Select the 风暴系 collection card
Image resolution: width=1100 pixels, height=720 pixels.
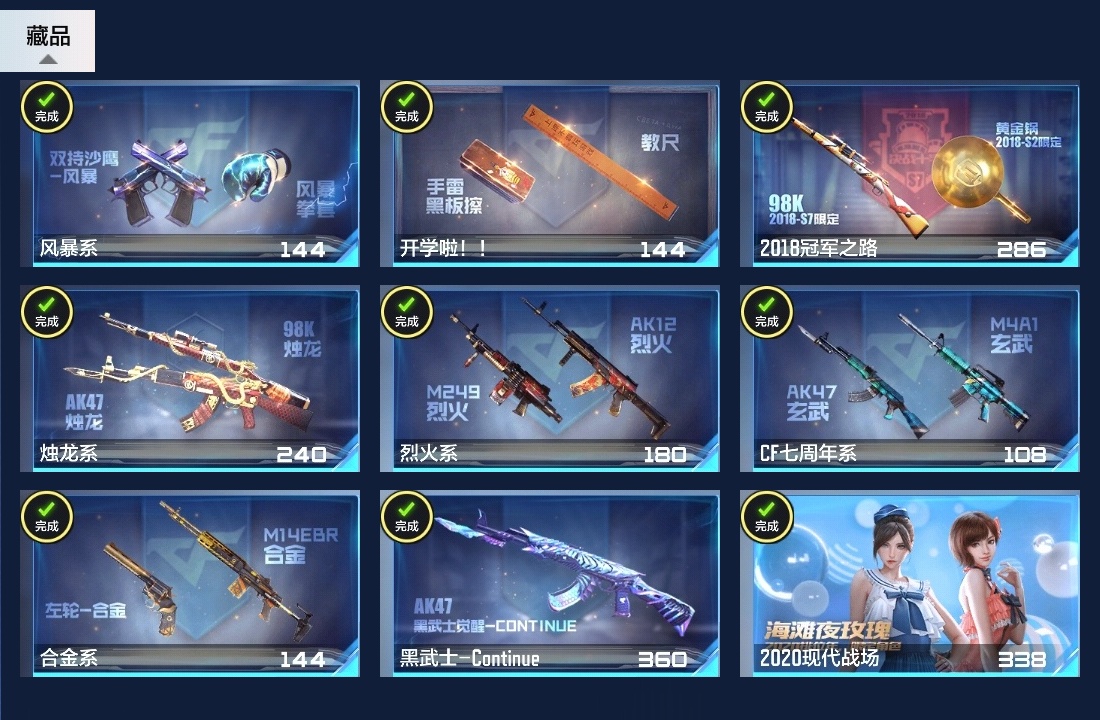(x=190, y=175)
